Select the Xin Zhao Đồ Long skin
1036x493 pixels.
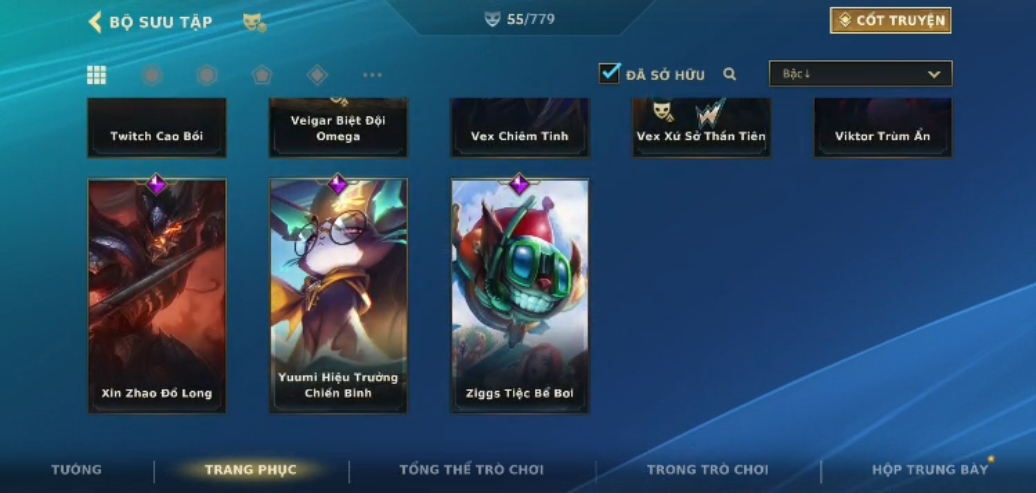(x=157, y=295)
